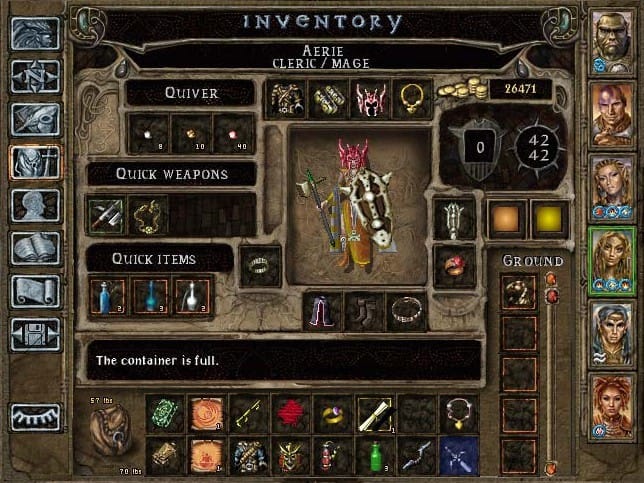Choose the yellow major color swatch

pyautogui.click(x=546, y=219)
